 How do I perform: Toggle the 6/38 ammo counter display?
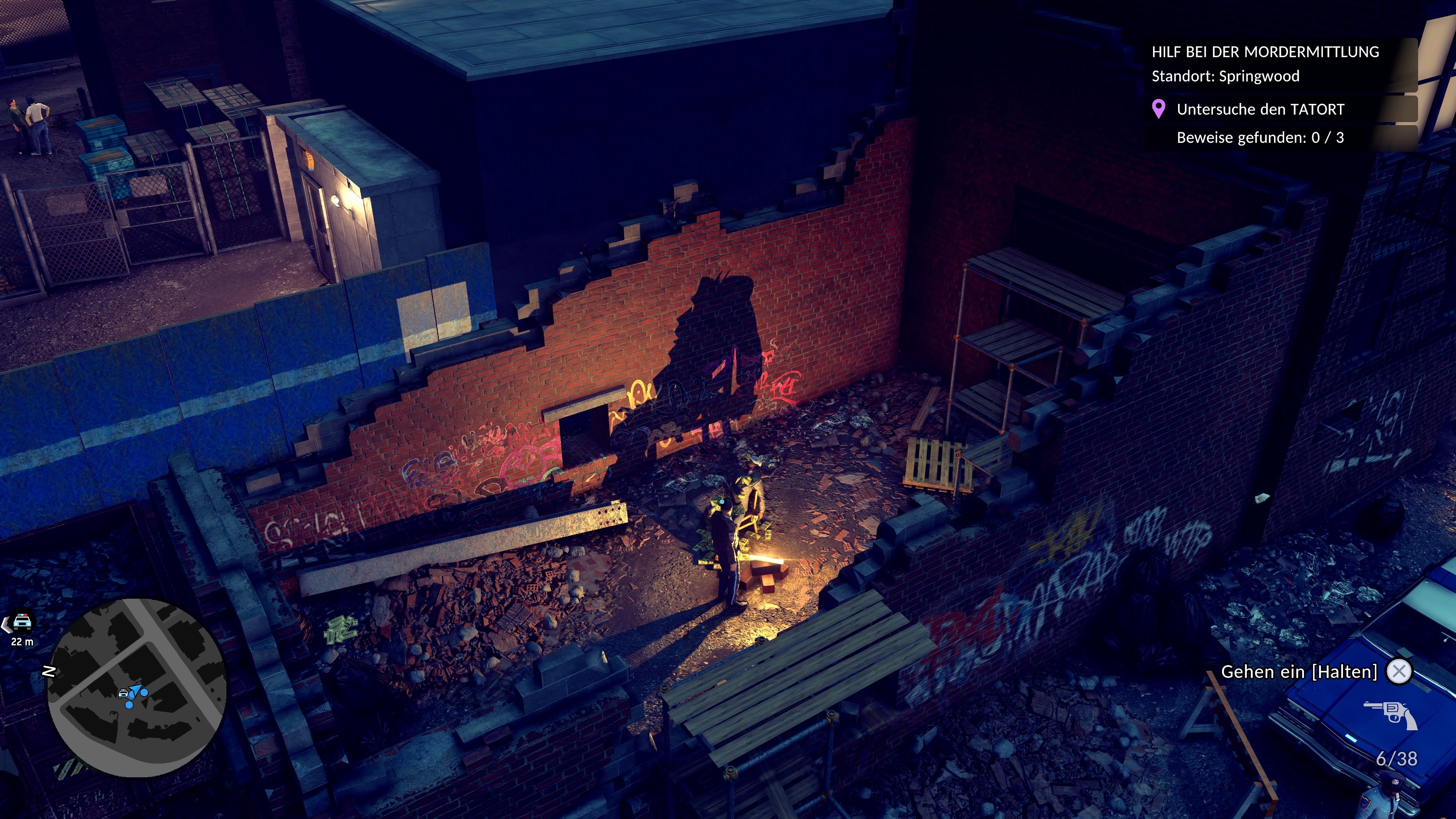(x=1397, y=758)
